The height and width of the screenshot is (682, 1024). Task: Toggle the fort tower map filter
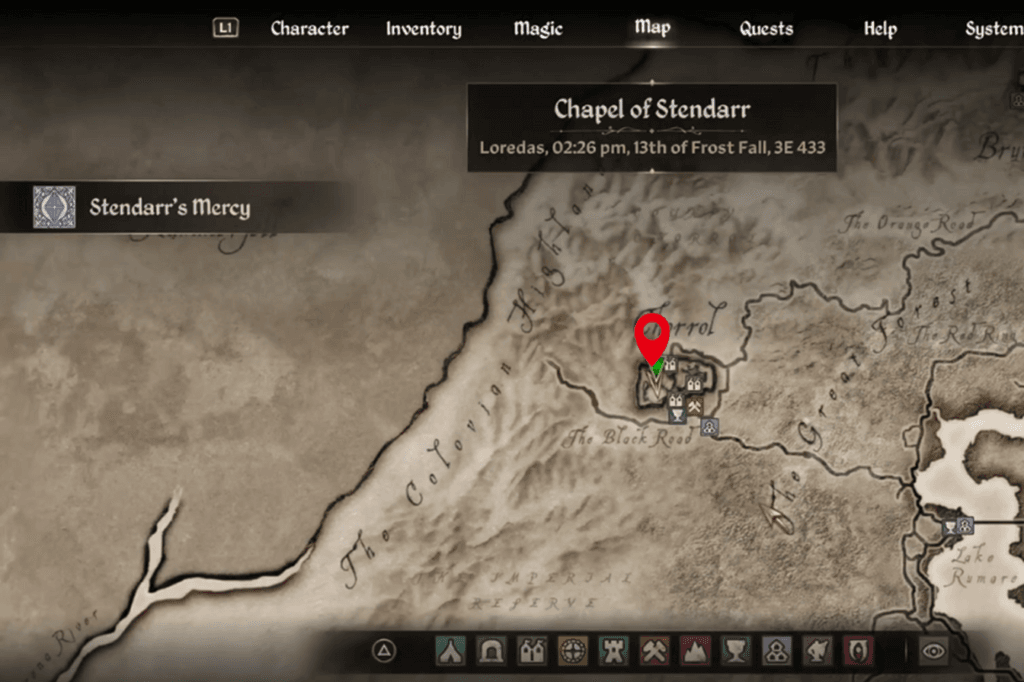613,651
